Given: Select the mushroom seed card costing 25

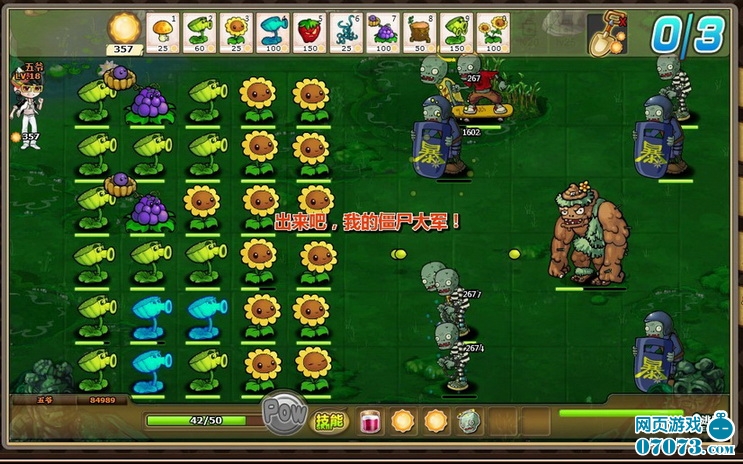Looking at the screenshot, I should coord(162,31).
